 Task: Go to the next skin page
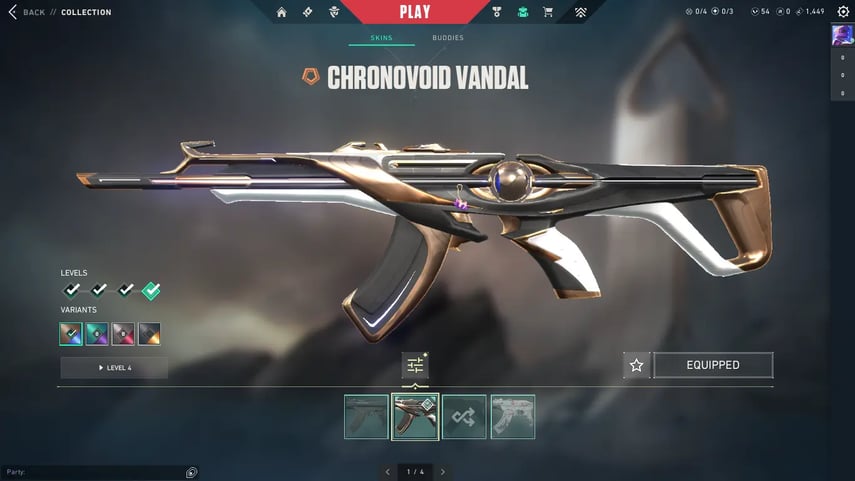click(442, 471)
